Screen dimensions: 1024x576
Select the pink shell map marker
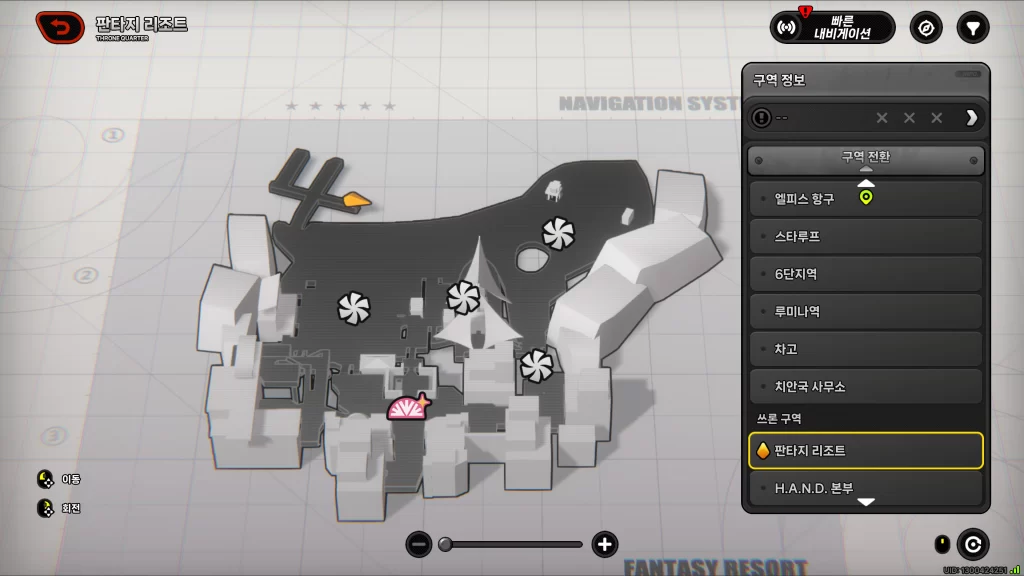coord(407,409)
